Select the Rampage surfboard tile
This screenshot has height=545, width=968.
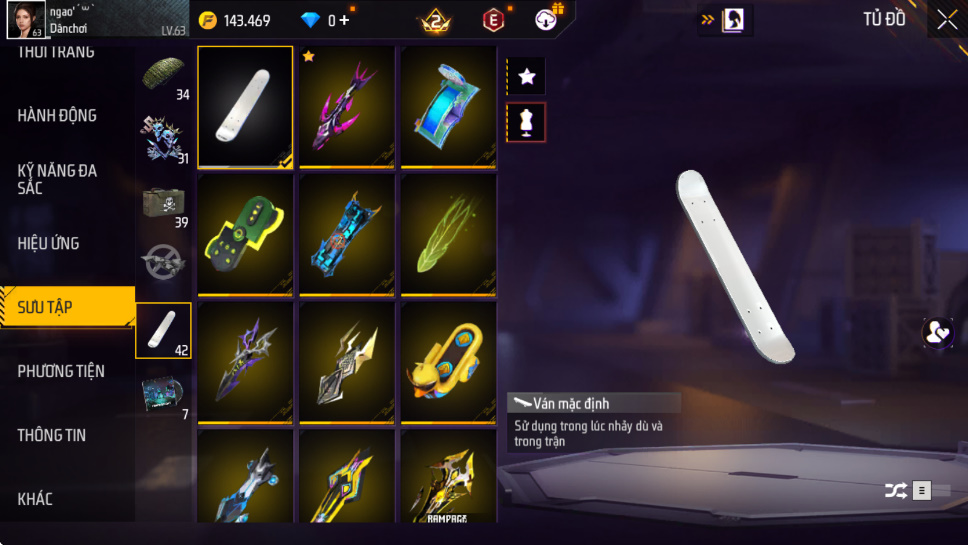[449, 477]
